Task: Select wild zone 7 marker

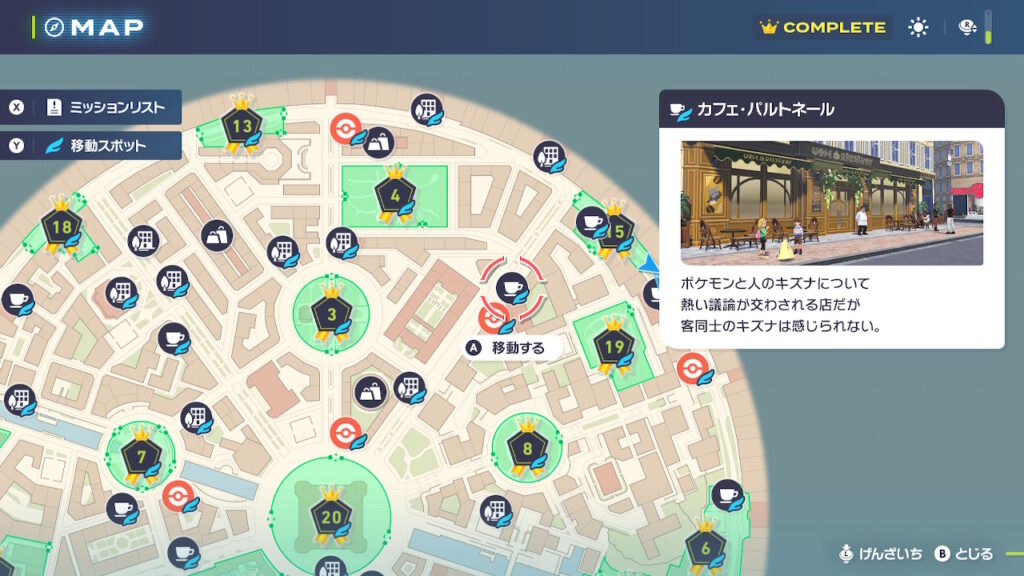Action: click(x=141, y=458)
